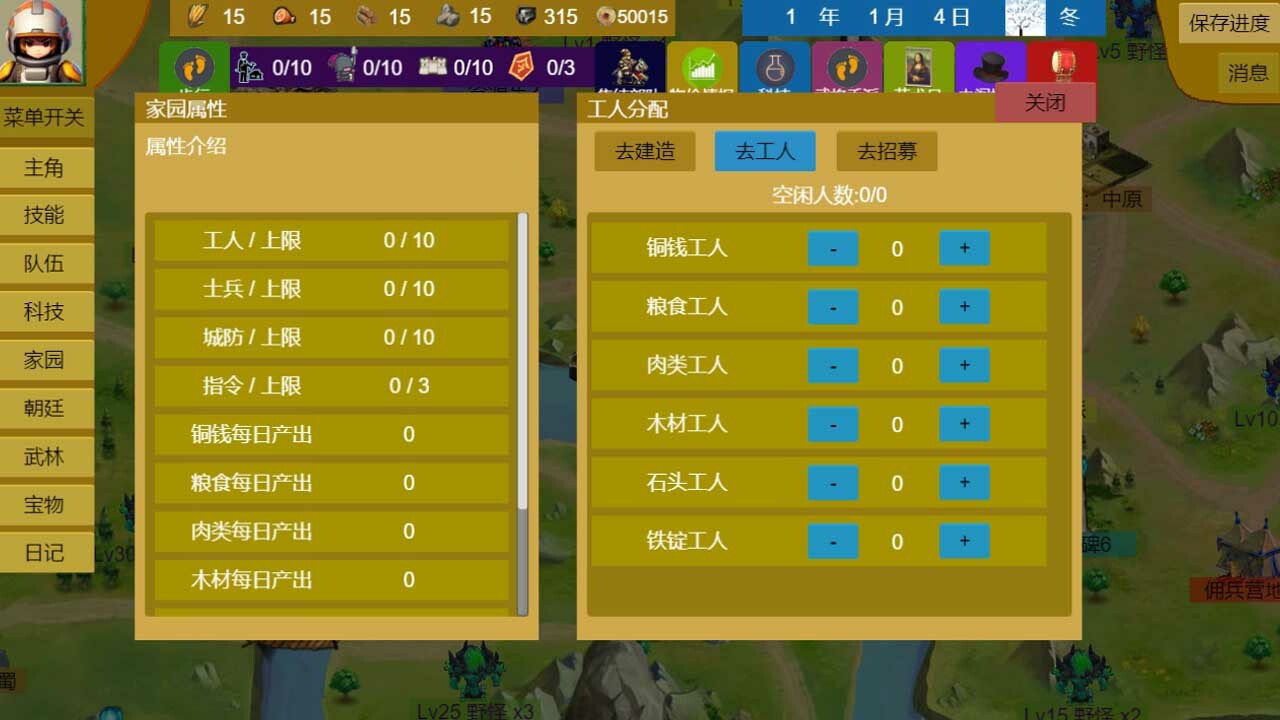Close the panel with 关闭 button
The height and width of the screenshot is (720, 1280).
(1046, 101)
